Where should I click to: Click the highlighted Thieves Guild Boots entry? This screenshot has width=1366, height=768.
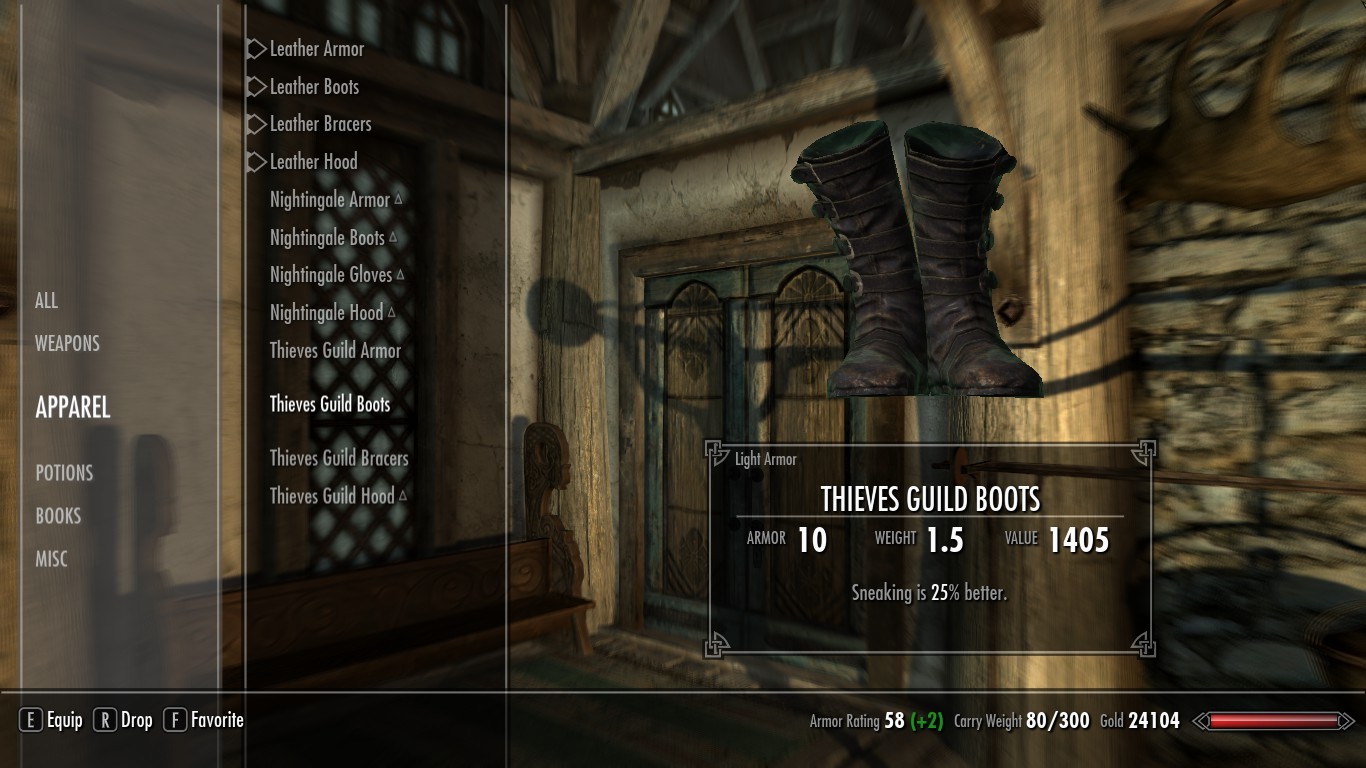coord(330,405)
